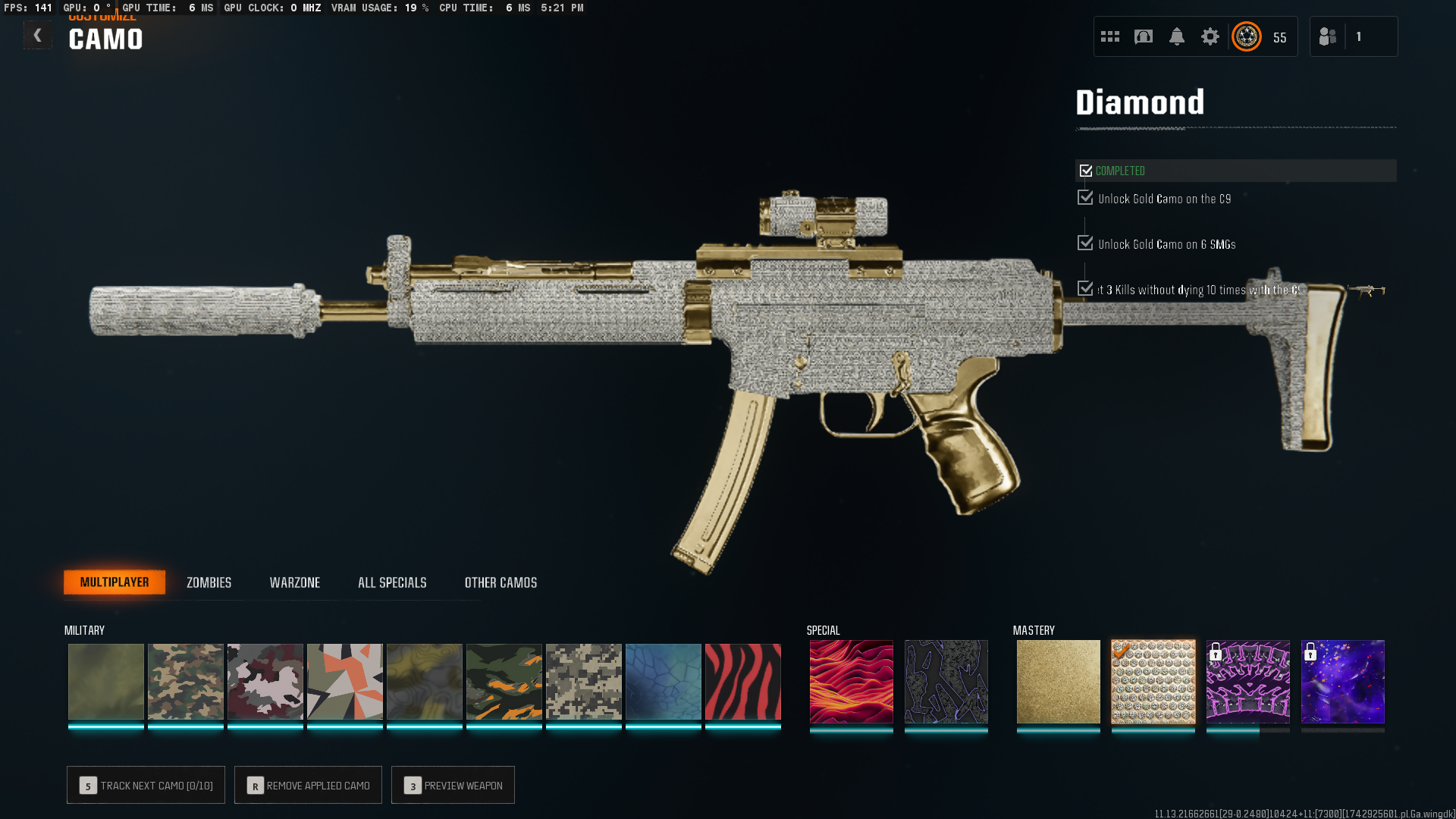
Task: Open the Warzone camo tab
Action: (x=294, y=582)
